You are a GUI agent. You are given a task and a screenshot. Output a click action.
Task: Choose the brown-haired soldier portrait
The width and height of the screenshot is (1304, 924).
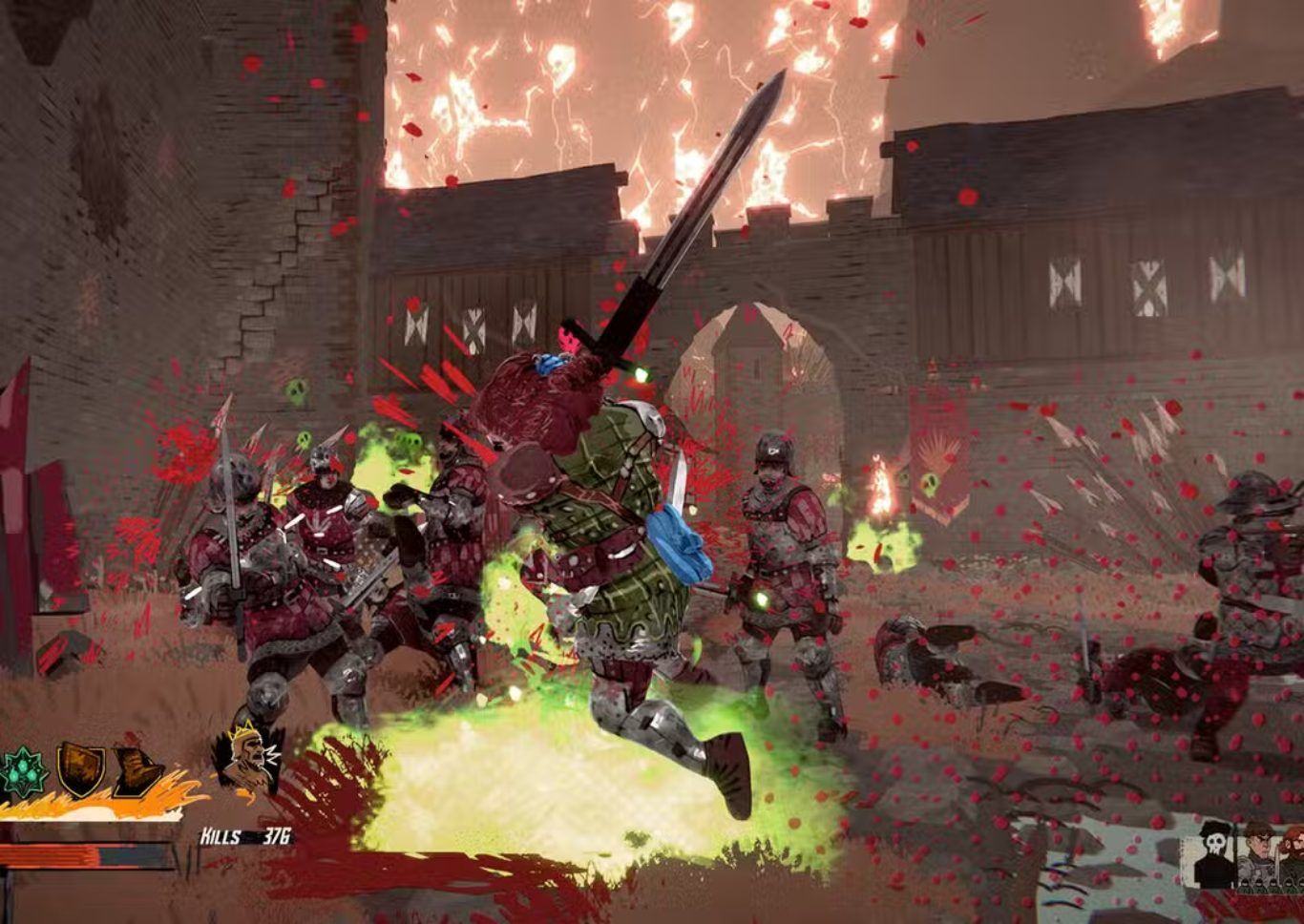[1256, 854]
